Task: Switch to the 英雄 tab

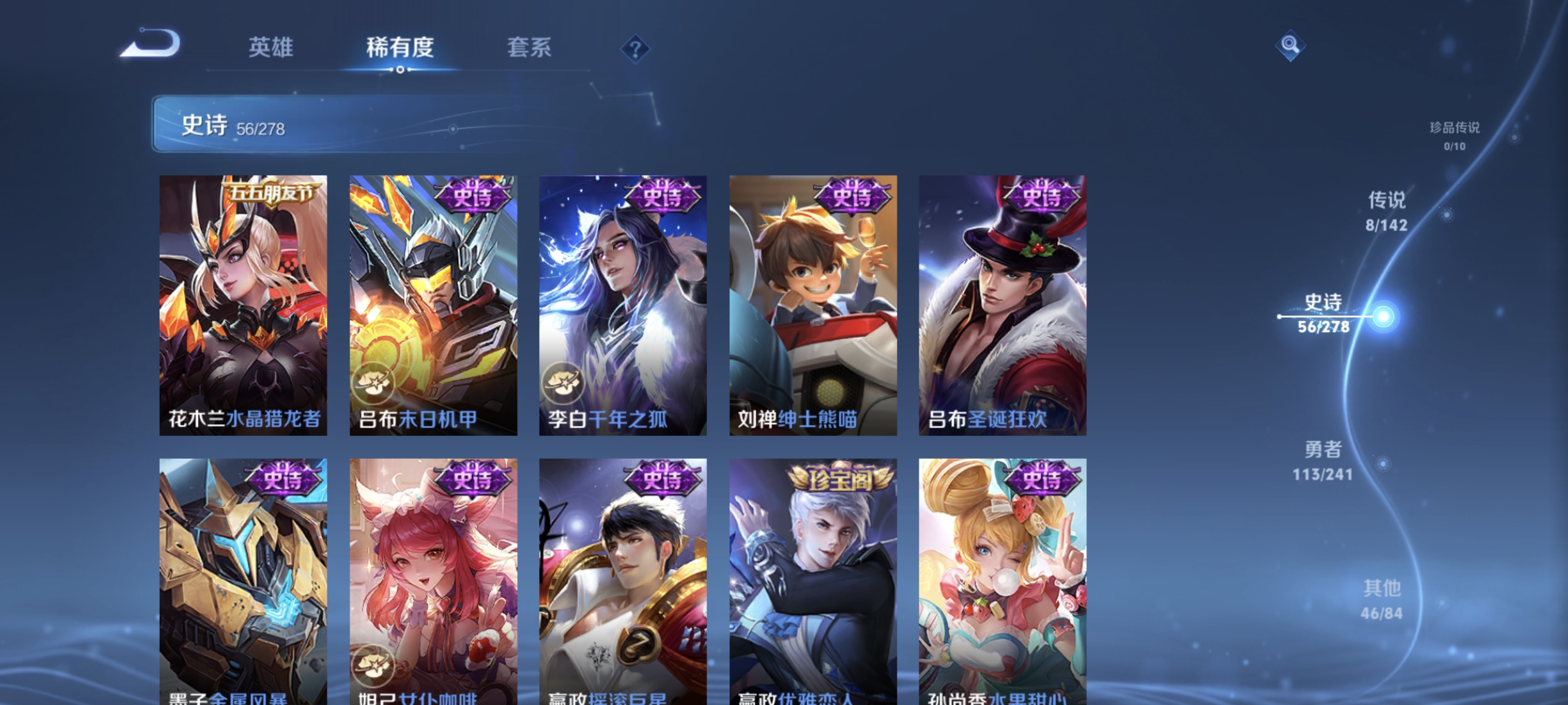Action: pyautogui.click(x=270, y=49)
